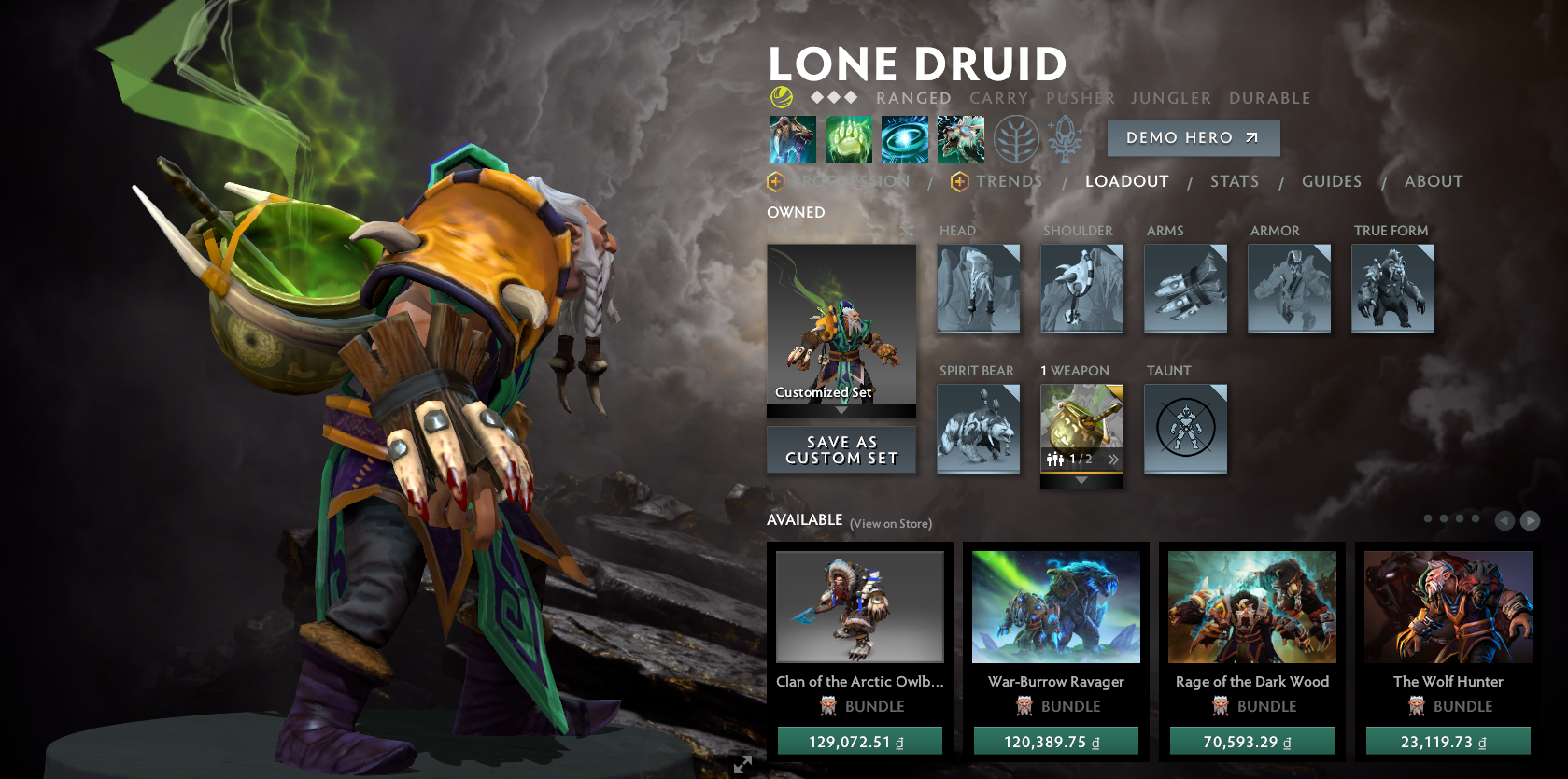Click the Aghanim's Scepter upgrade icon
The width and height of the screenshot is (1568, 779).
coord(1066,138)
